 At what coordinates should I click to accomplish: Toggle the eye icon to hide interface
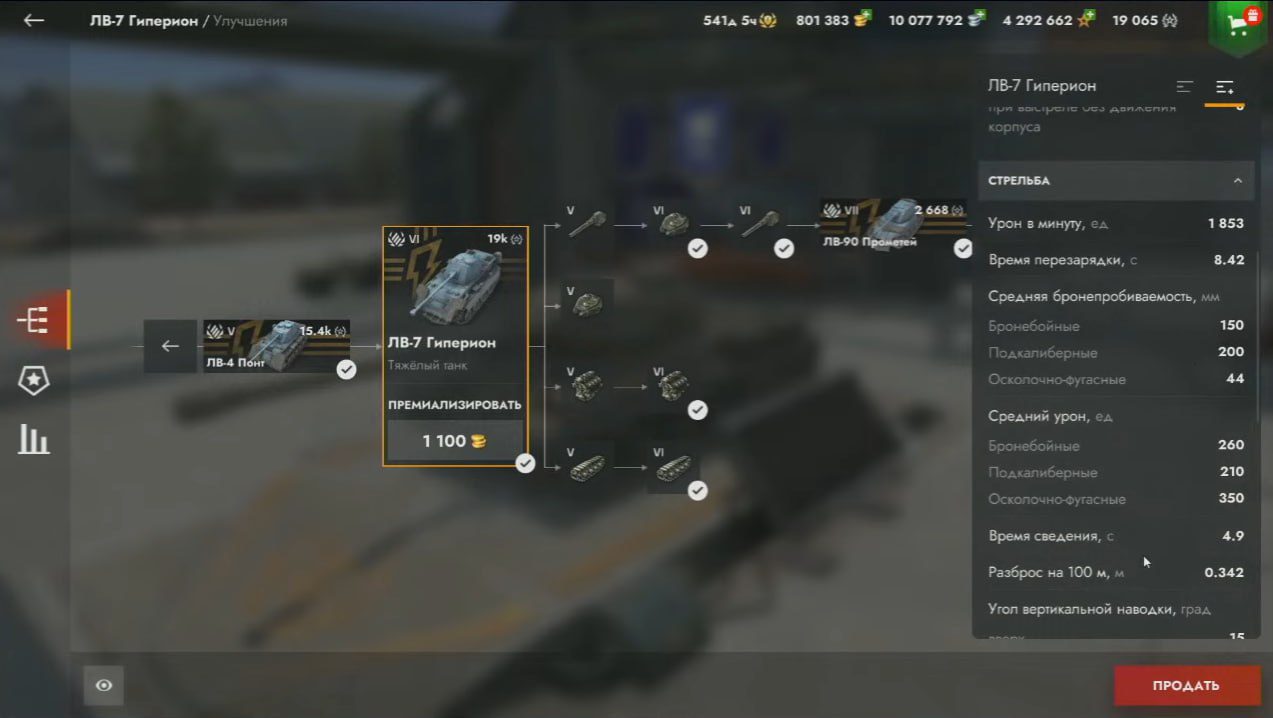pos(104,685)
